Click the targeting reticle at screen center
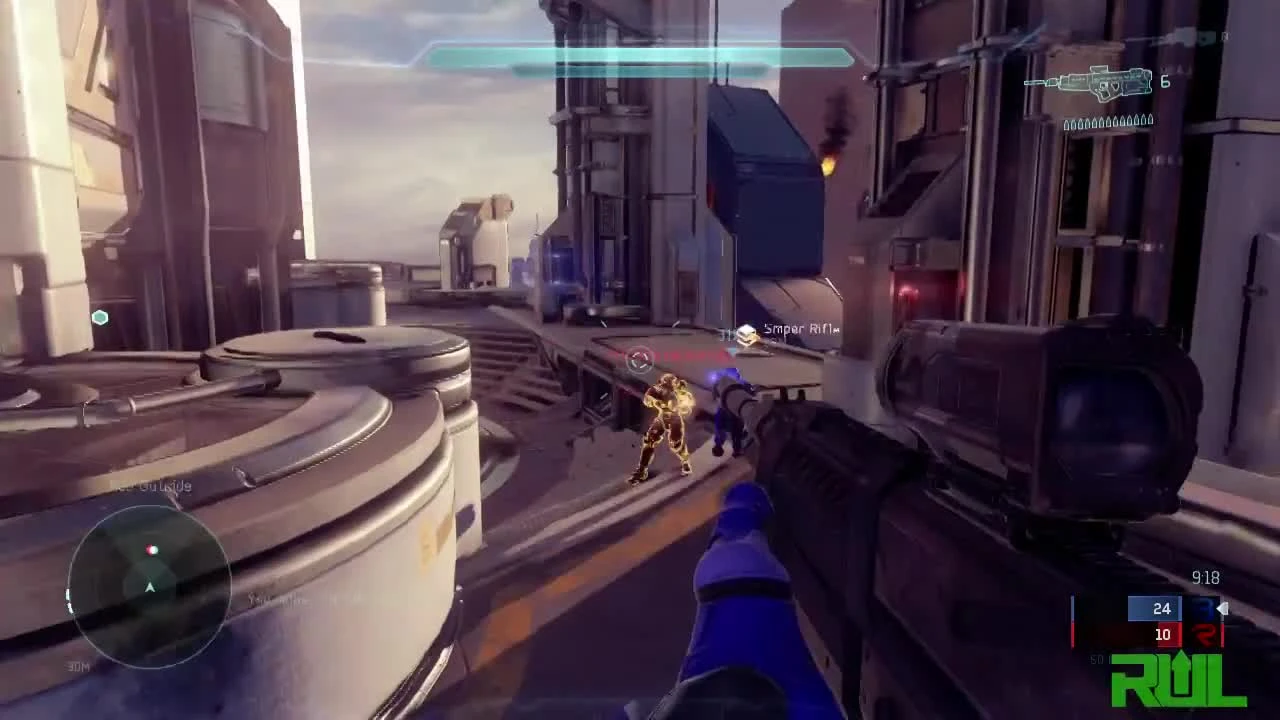Viewport: 1280px width, 720px height. 640,360
